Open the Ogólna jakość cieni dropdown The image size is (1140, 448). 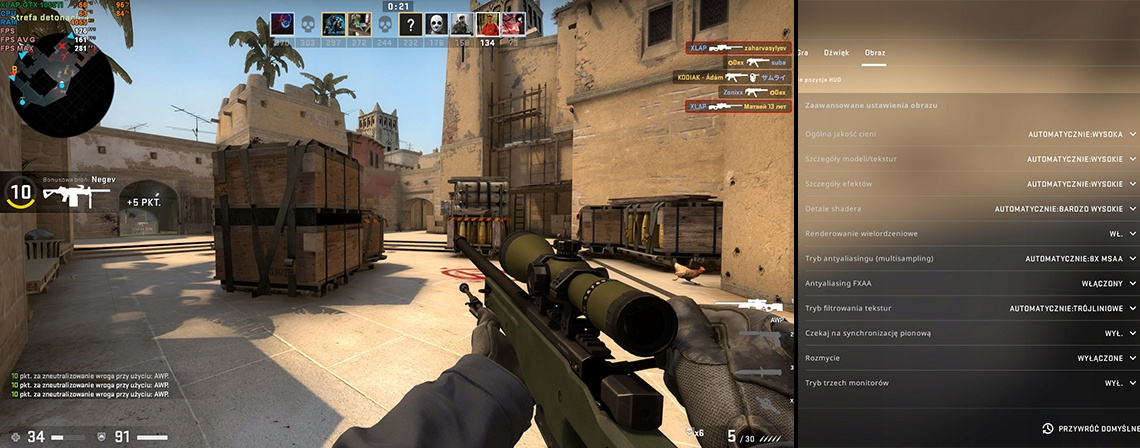[1082, 134]
